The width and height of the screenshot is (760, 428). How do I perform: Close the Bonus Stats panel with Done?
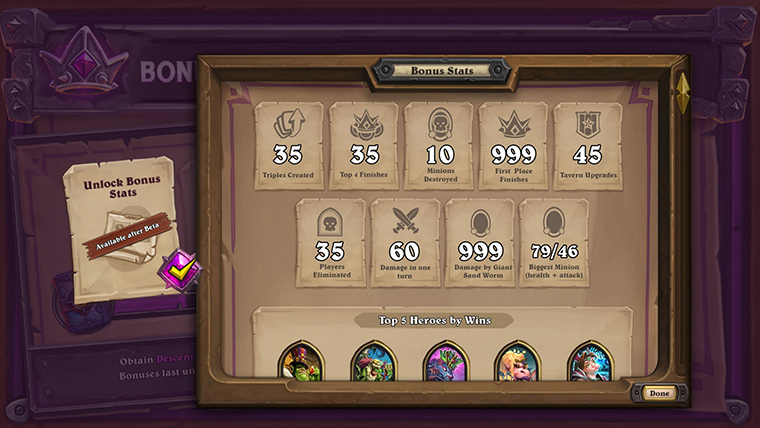click(x=659, y=393)
